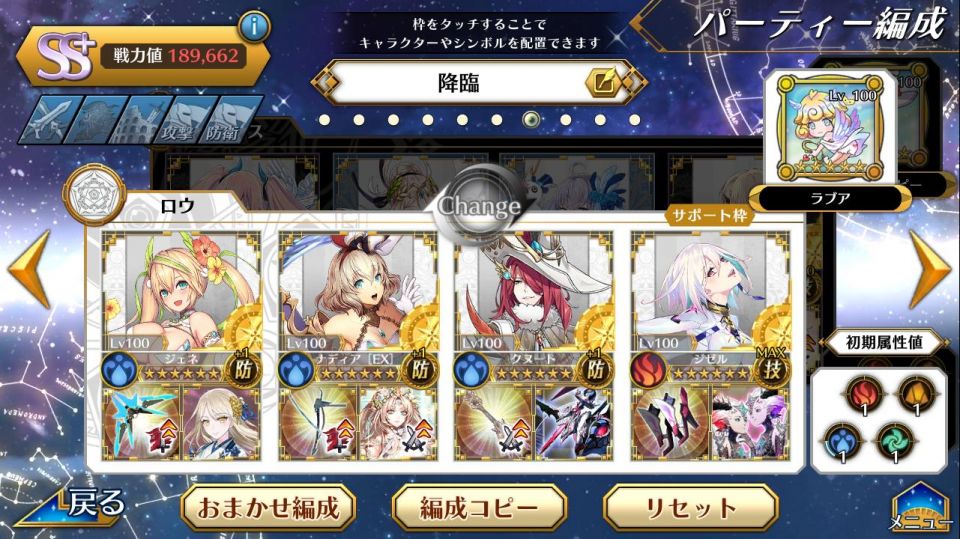Switch to the previous party with left arrow
This screenshot has width=960, height=539.
(29, 268)
